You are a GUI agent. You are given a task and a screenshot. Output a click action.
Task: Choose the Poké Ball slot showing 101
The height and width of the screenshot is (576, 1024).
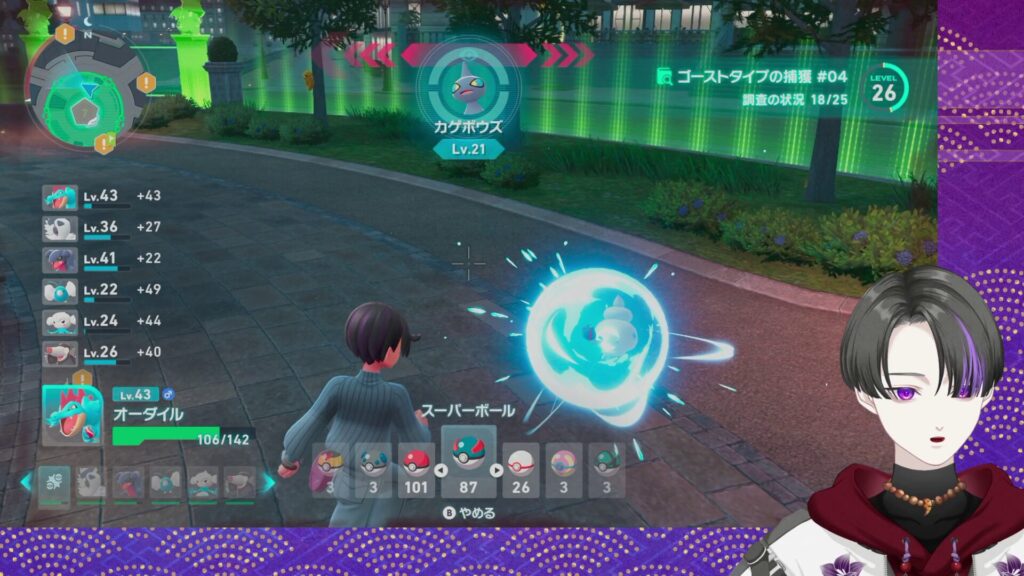(x=417, y=470)
